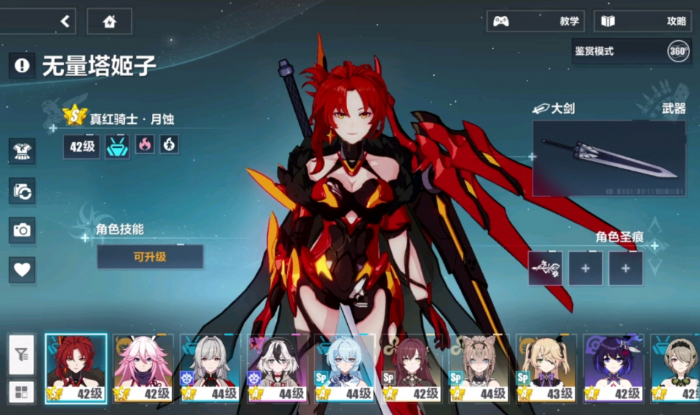Click the camera switch icon

click(22, 191)
